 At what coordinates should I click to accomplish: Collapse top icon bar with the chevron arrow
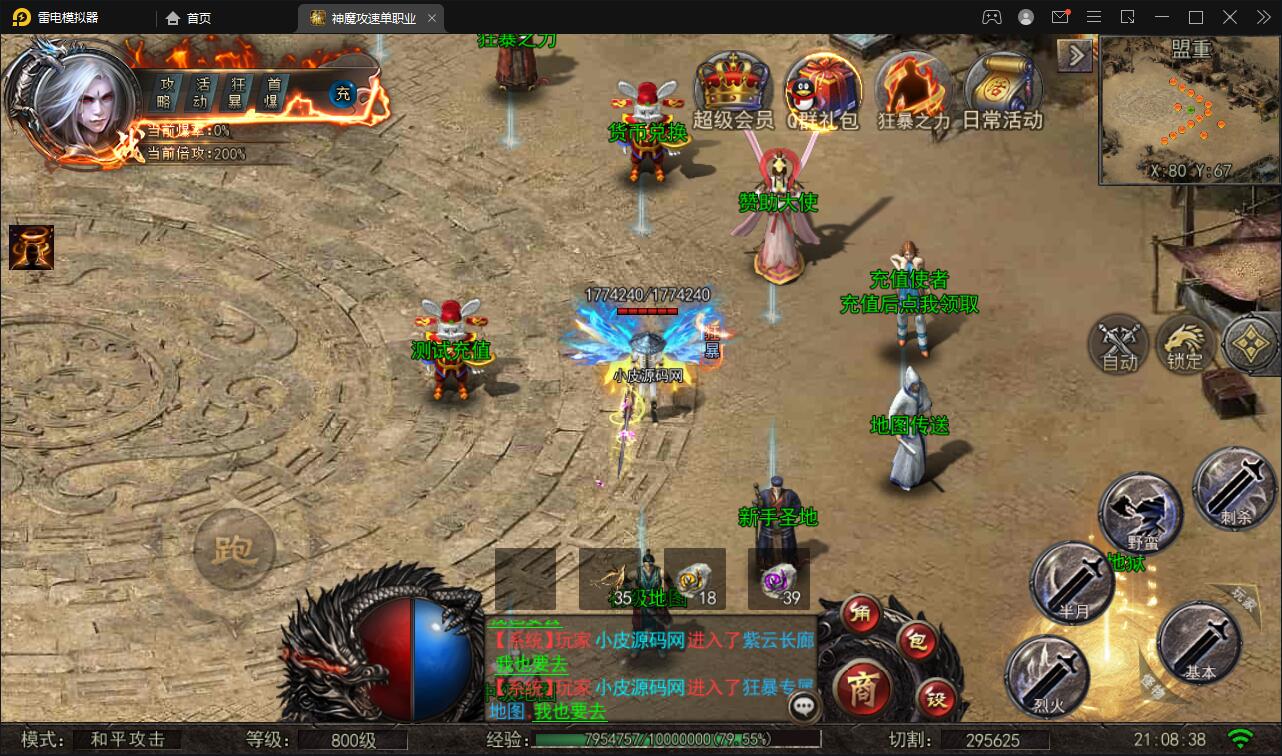coord(1075,55)
